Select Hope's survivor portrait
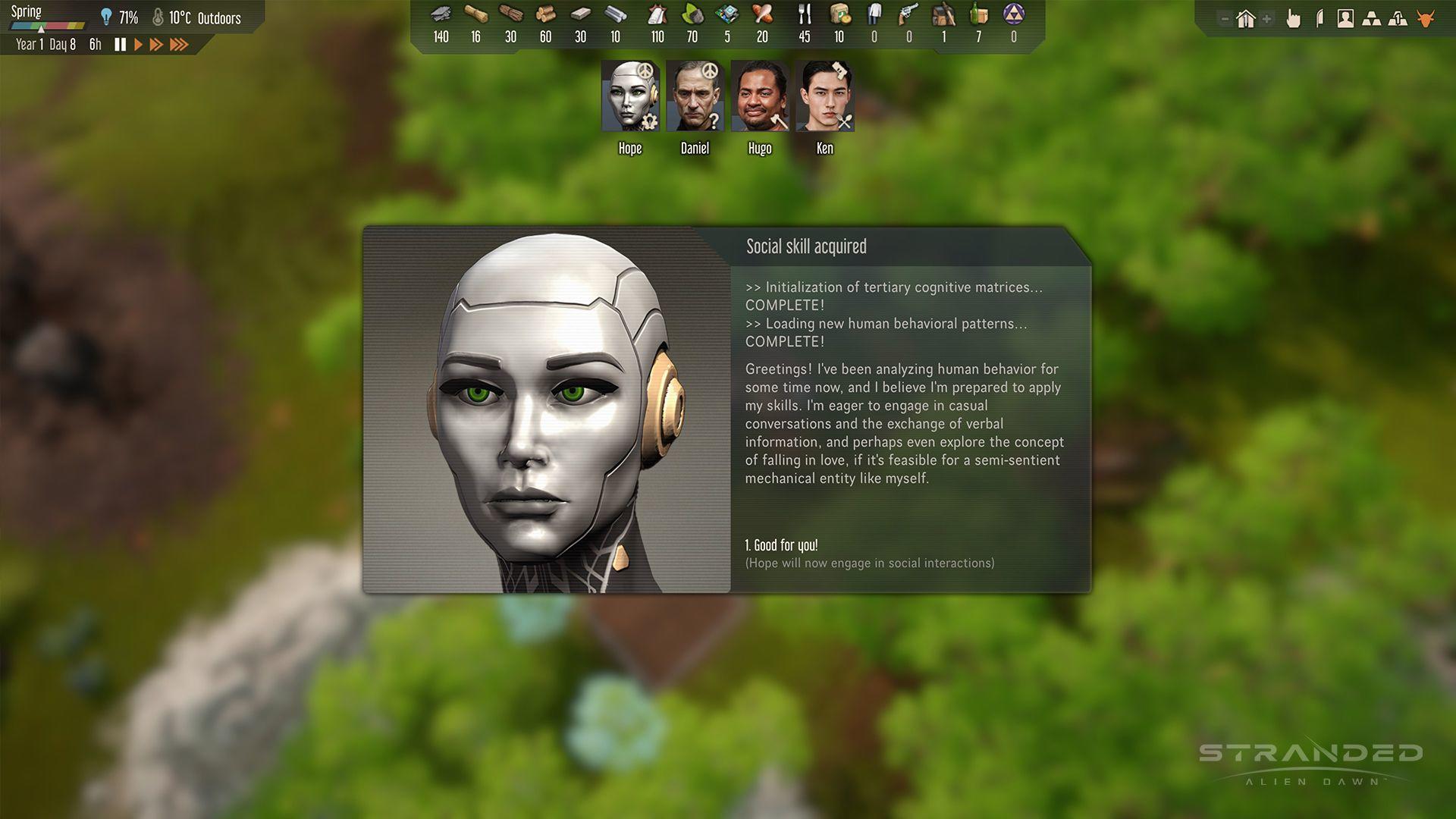 tap(630, 97)
